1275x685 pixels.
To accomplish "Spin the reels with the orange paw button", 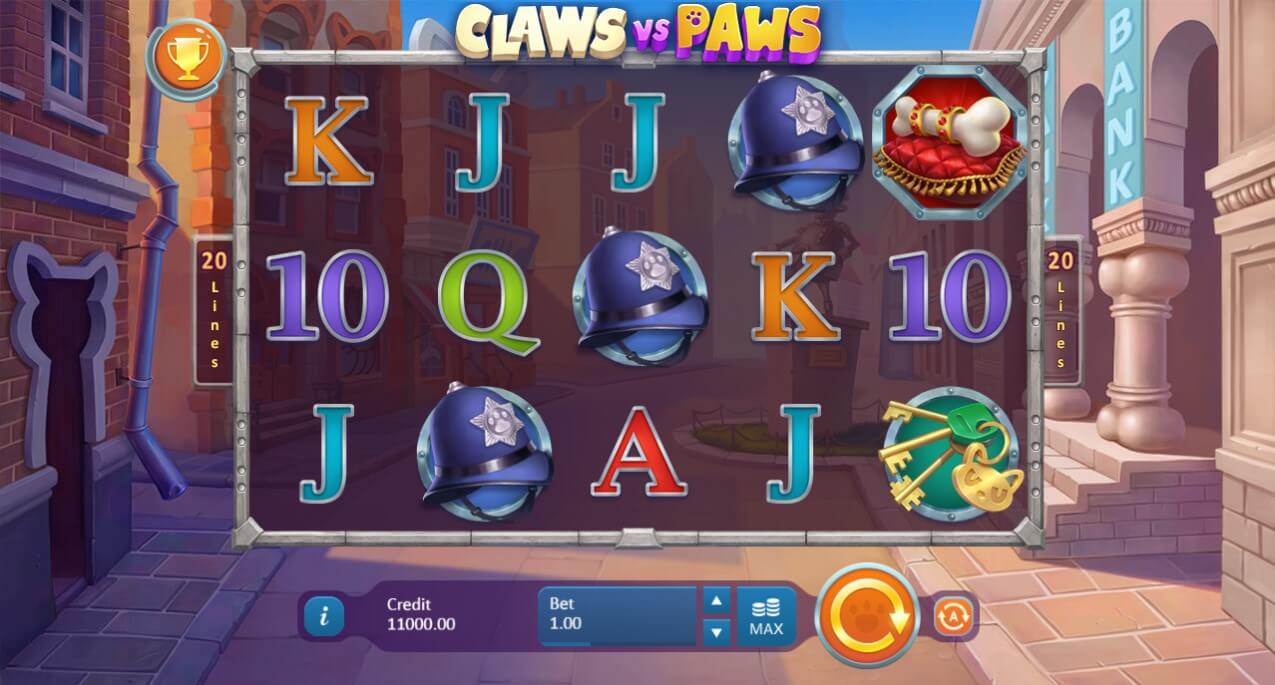I will click(867, 615).
